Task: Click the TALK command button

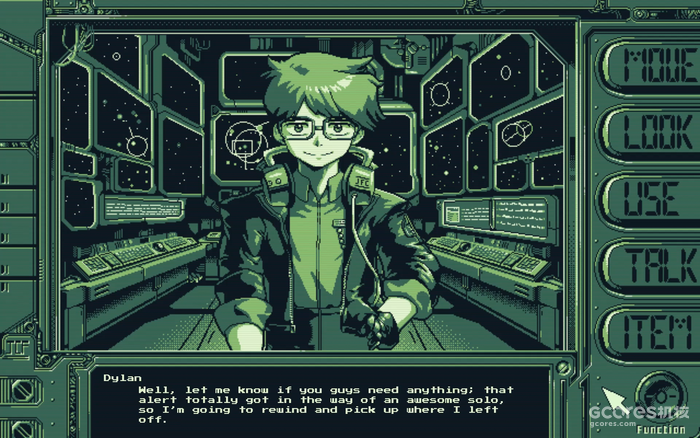Action: coord(655,262)
